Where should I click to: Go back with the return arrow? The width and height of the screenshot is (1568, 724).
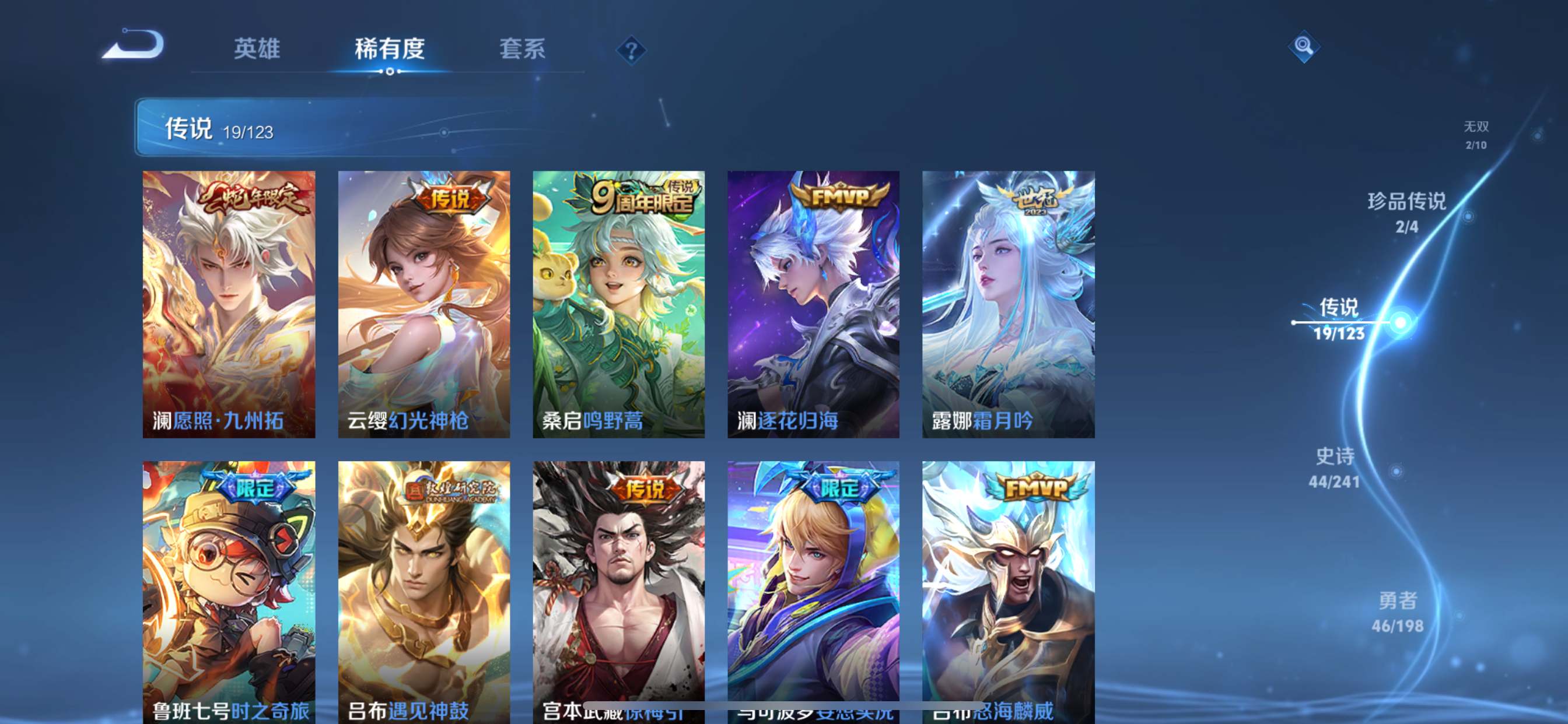click(x=134, y=45)
